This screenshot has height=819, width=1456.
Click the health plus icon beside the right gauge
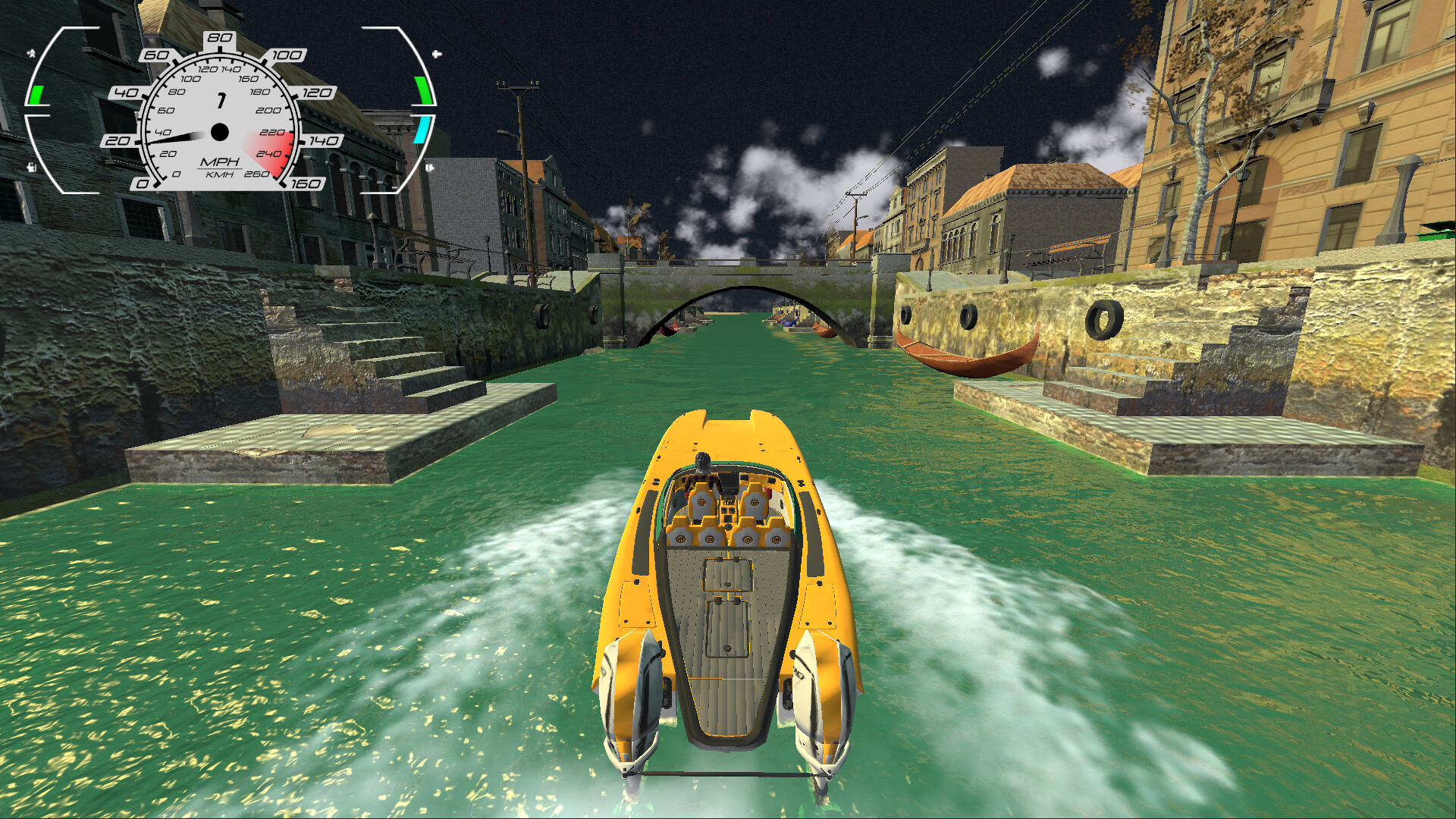(x=435, y=55)
